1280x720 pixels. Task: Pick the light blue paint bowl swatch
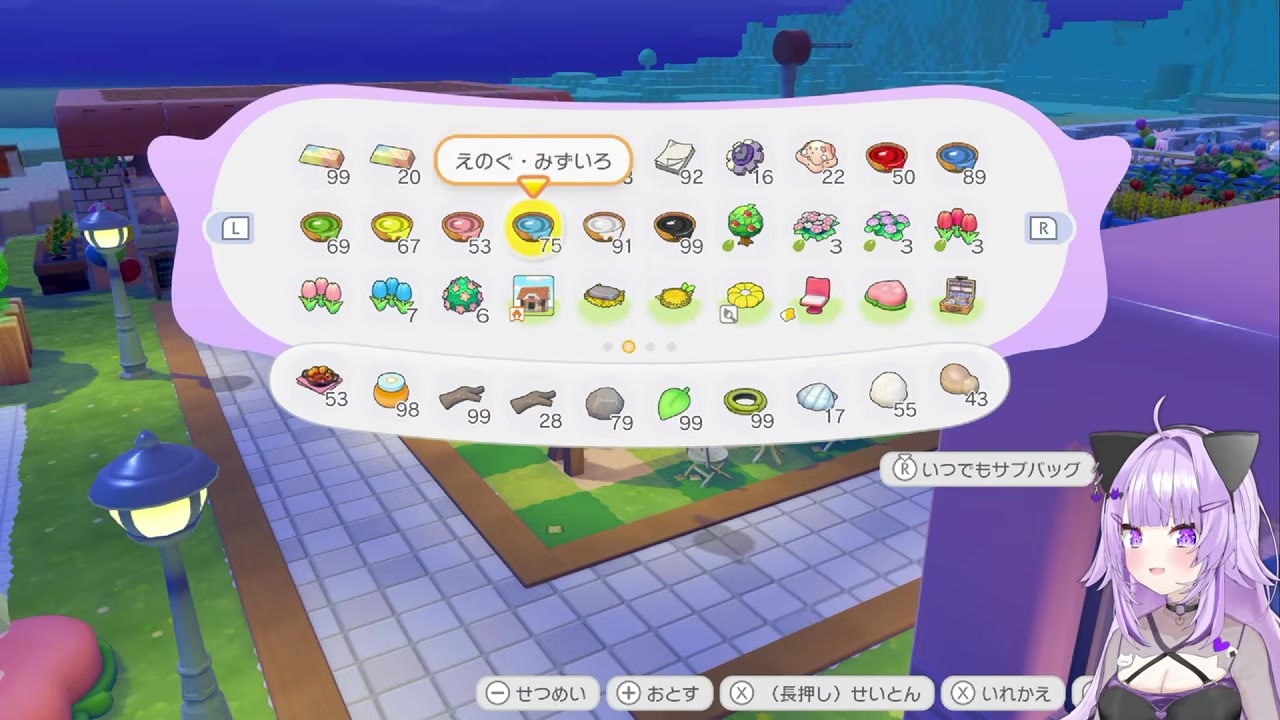(x=534, y=225)
